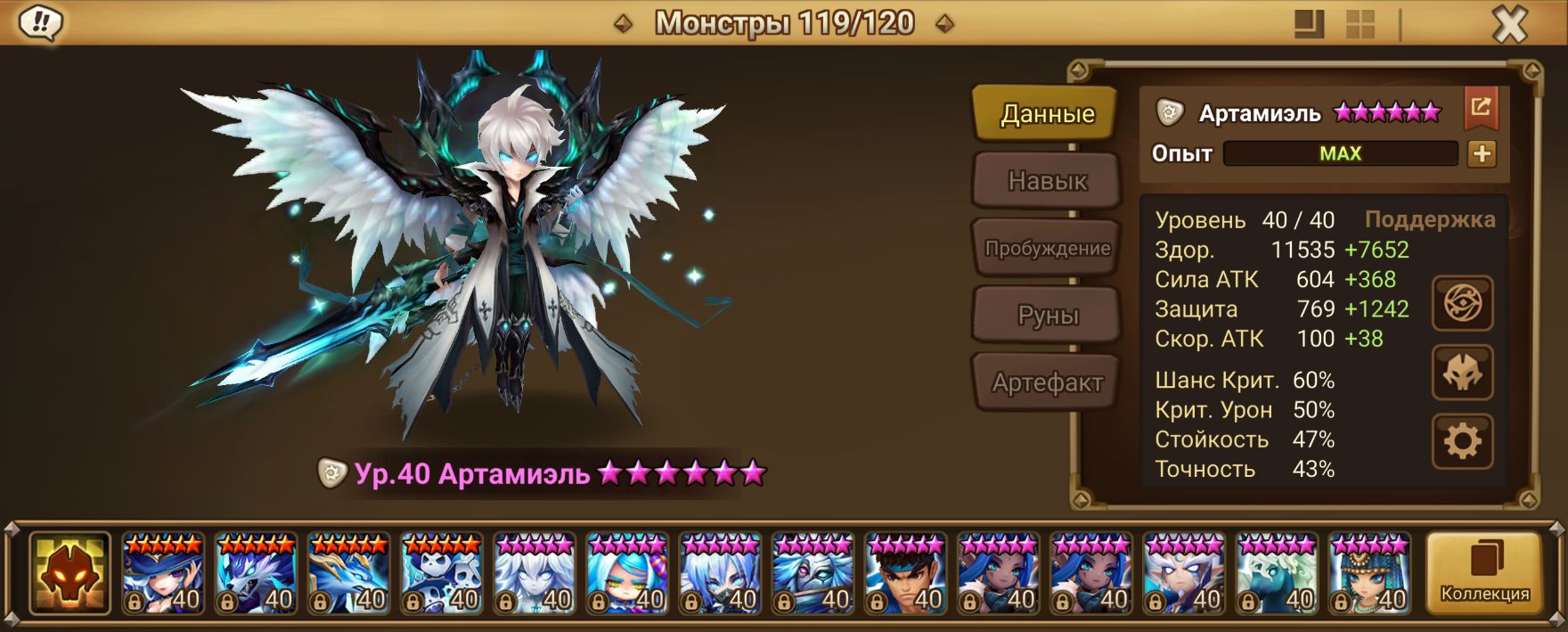Switch to the four-square grid view
The height and width of the screenshot is (632, 1568).
[x=1360, y=24]
